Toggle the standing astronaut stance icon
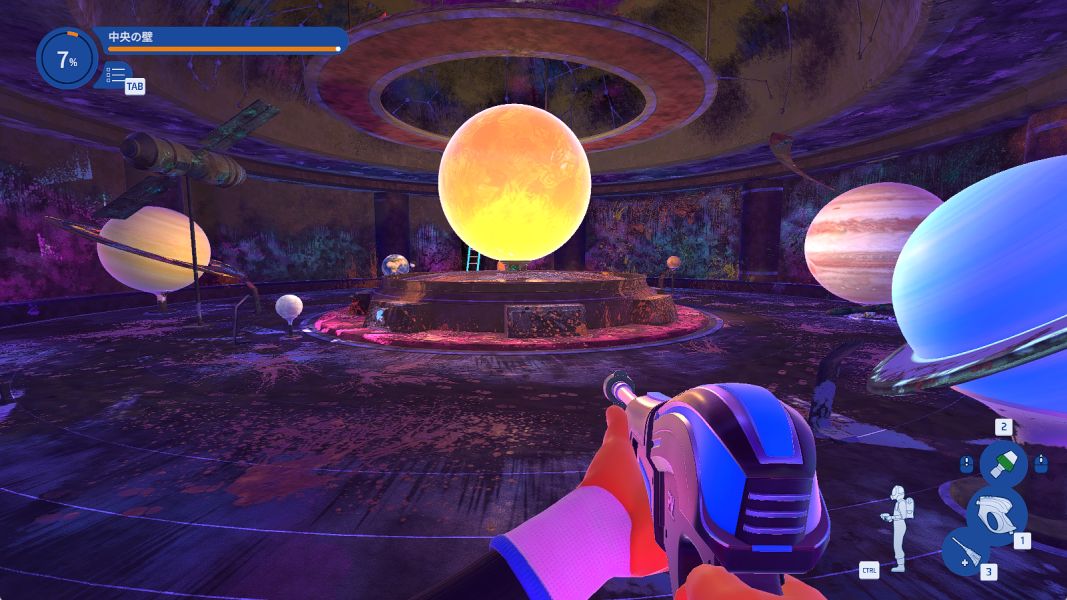 [898, 527]
